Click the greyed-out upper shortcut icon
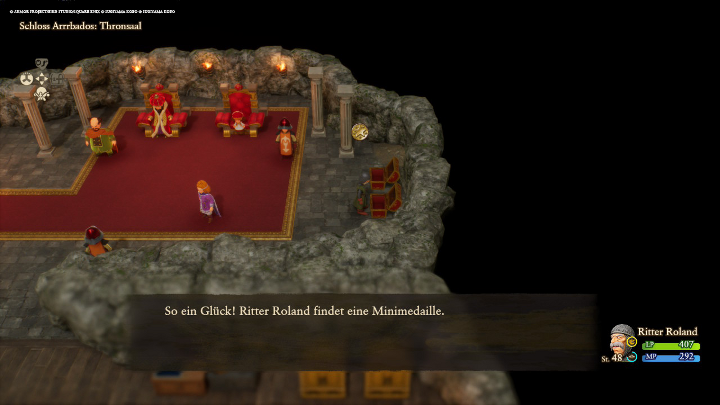This screenshot has width=720, height=405. (x=42, y=64)
